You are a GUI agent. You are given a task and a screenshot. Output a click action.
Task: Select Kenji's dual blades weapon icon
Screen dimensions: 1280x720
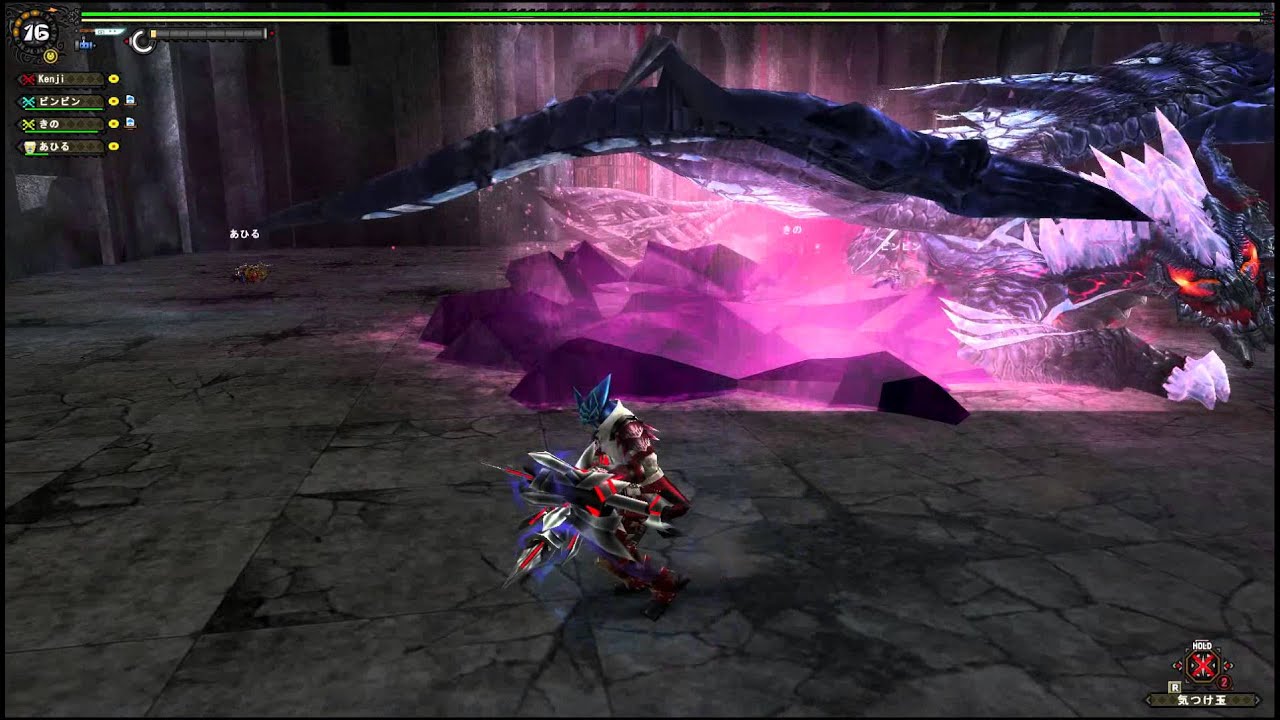[x=26, y=78]
